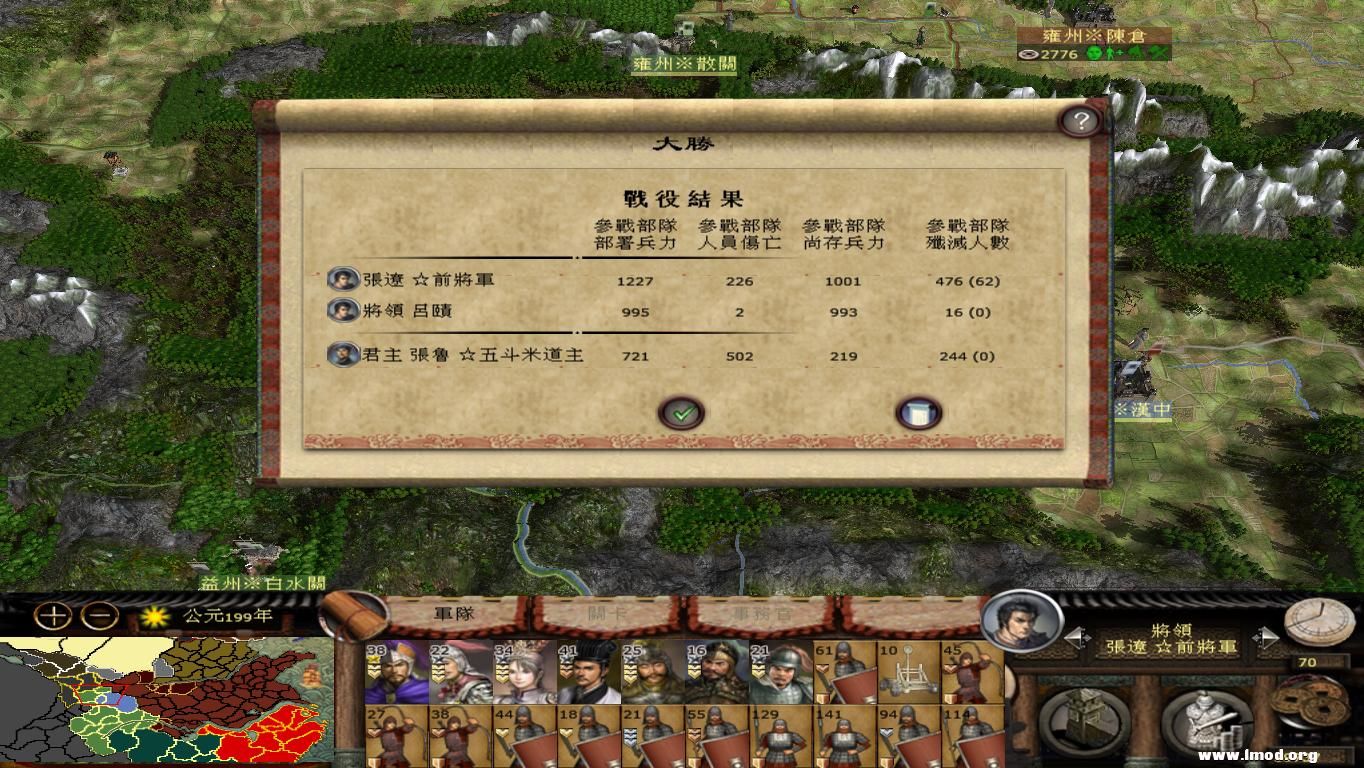
Task: Zoom out the minimap with the minus button
Action: pyautogui.click(x=98, y=616)
